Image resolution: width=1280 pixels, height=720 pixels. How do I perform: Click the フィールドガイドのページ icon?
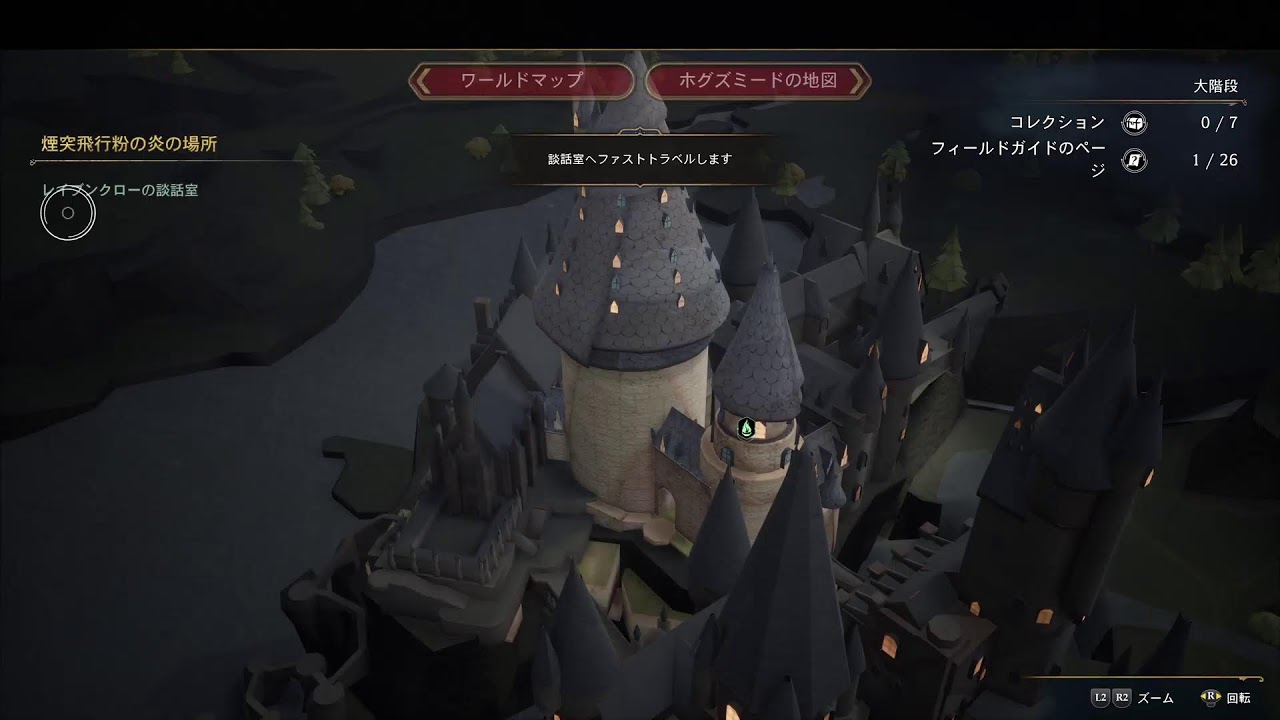[x=1134, y=160]
